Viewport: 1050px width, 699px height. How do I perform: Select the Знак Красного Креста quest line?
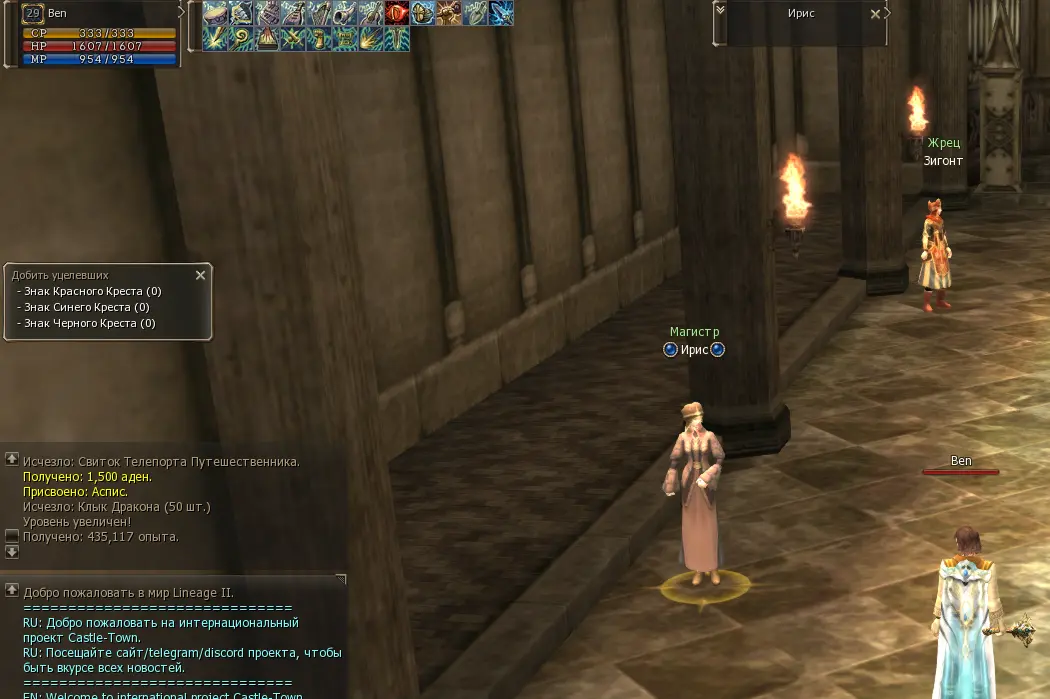[x=92, y=292]
